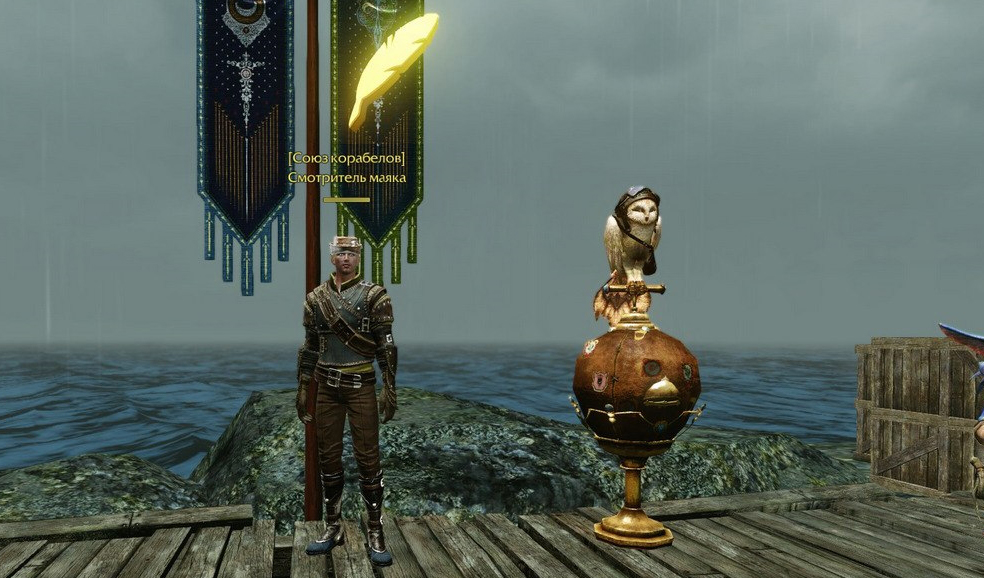Screen dimensions: 984x578
Task: Click the yellow feather quest marker
Action: [392, 68]
